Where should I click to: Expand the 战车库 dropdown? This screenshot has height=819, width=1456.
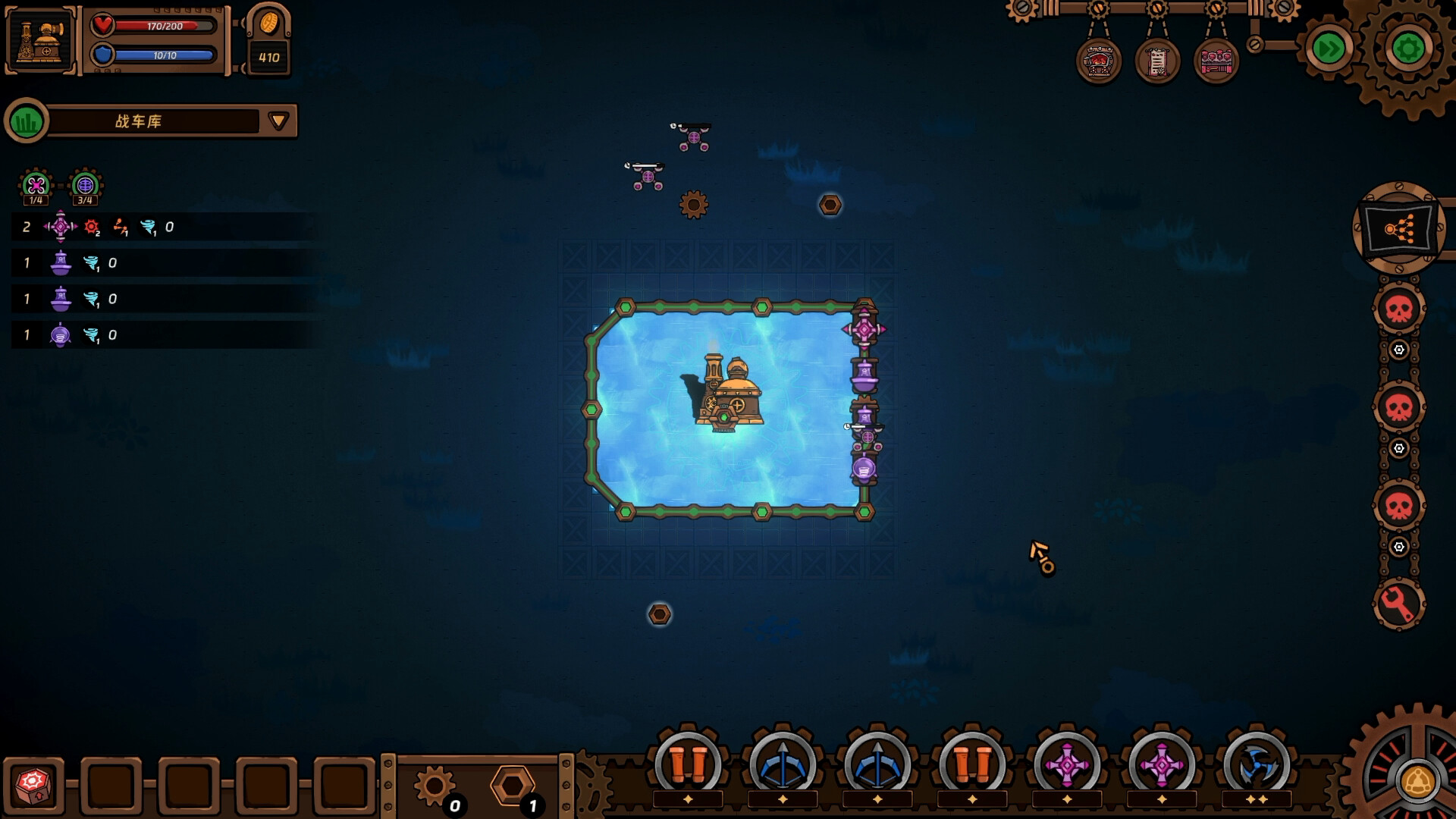coord(278,120)
